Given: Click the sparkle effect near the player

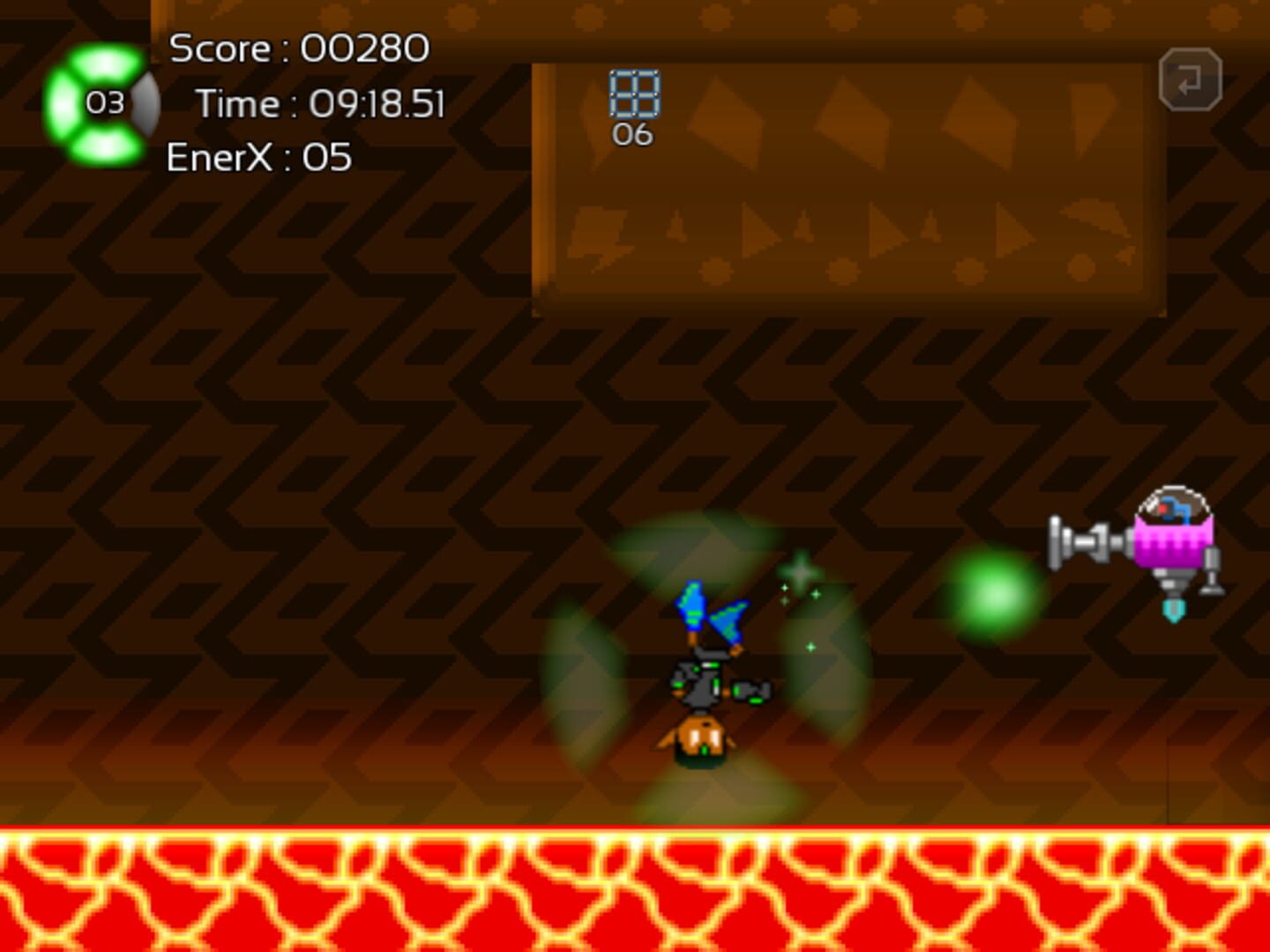Looking at the screenshot, I should point(799,571).
